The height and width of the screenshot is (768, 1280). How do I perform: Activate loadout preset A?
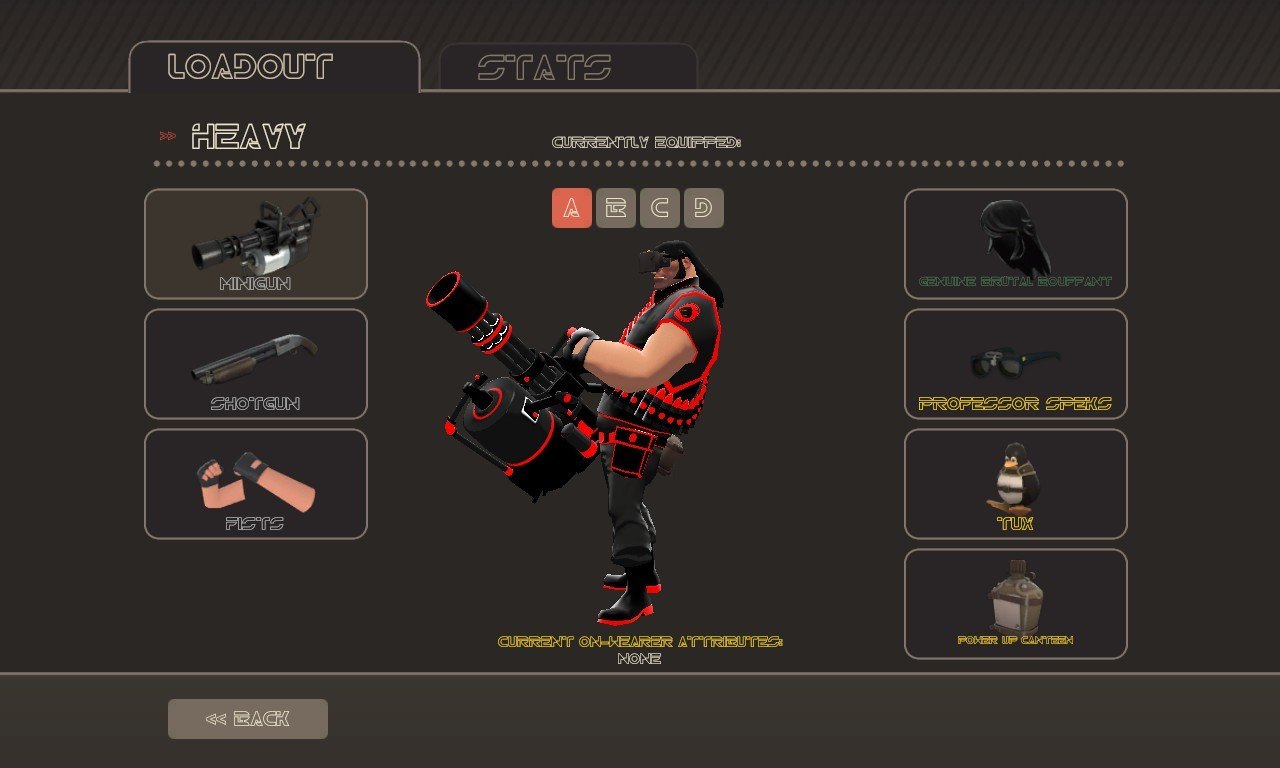click(x=572, y=208)
